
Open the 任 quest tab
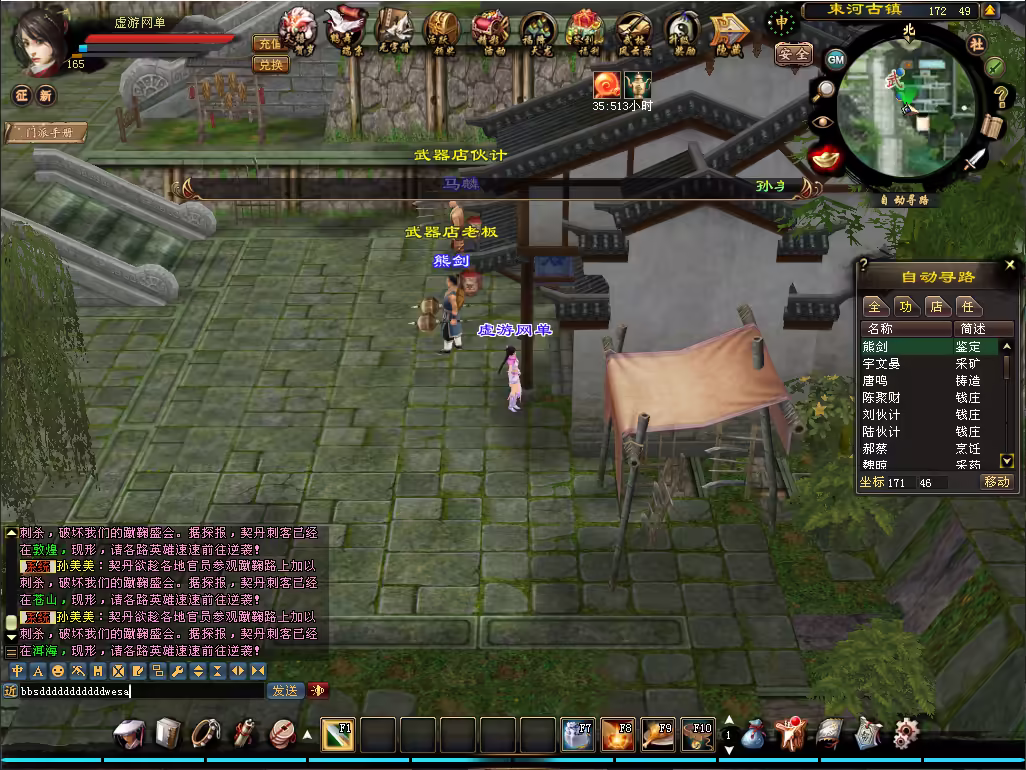[x=968, y=306]
